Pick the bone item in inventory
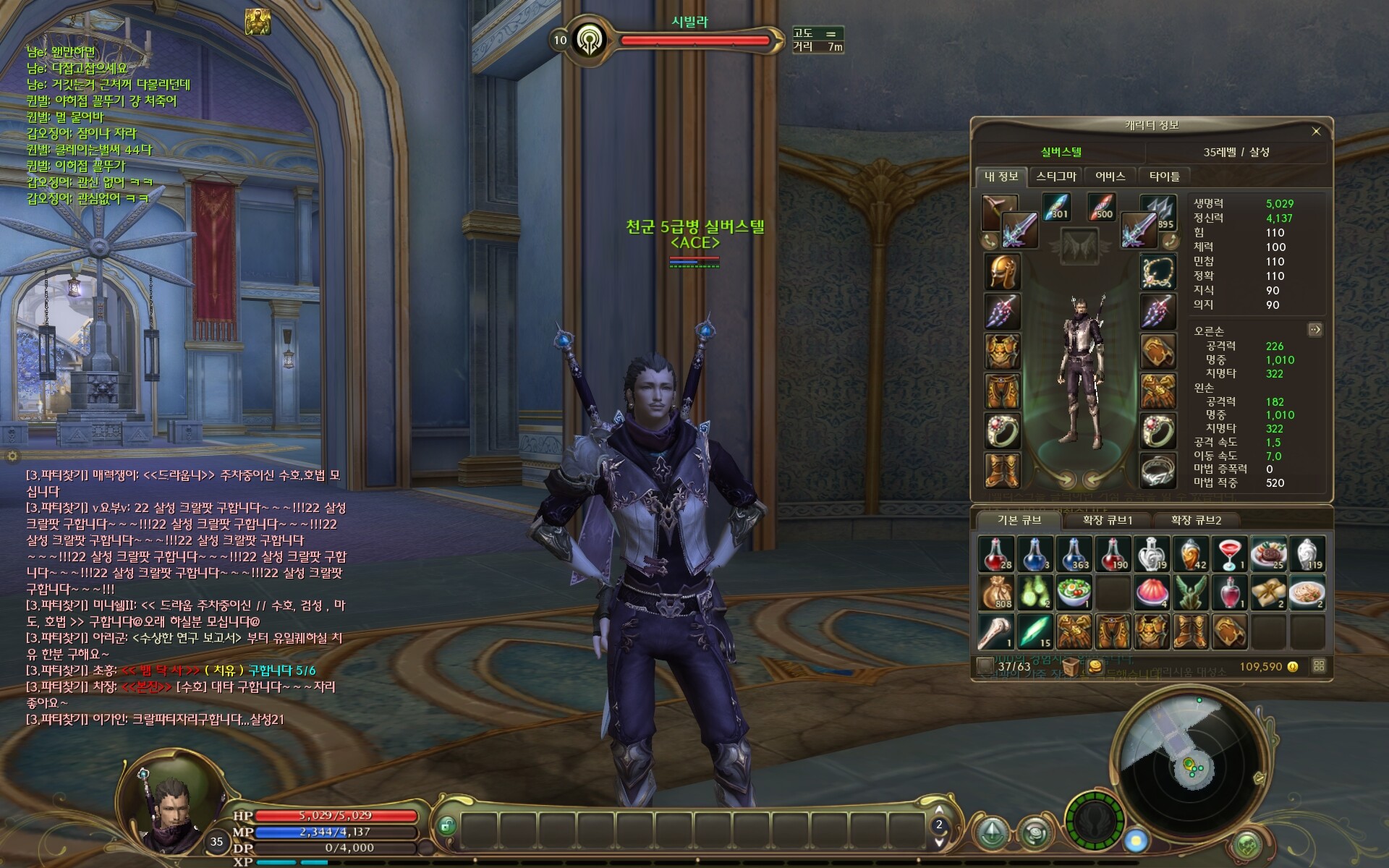1389x868 pixels. [996, 631]
